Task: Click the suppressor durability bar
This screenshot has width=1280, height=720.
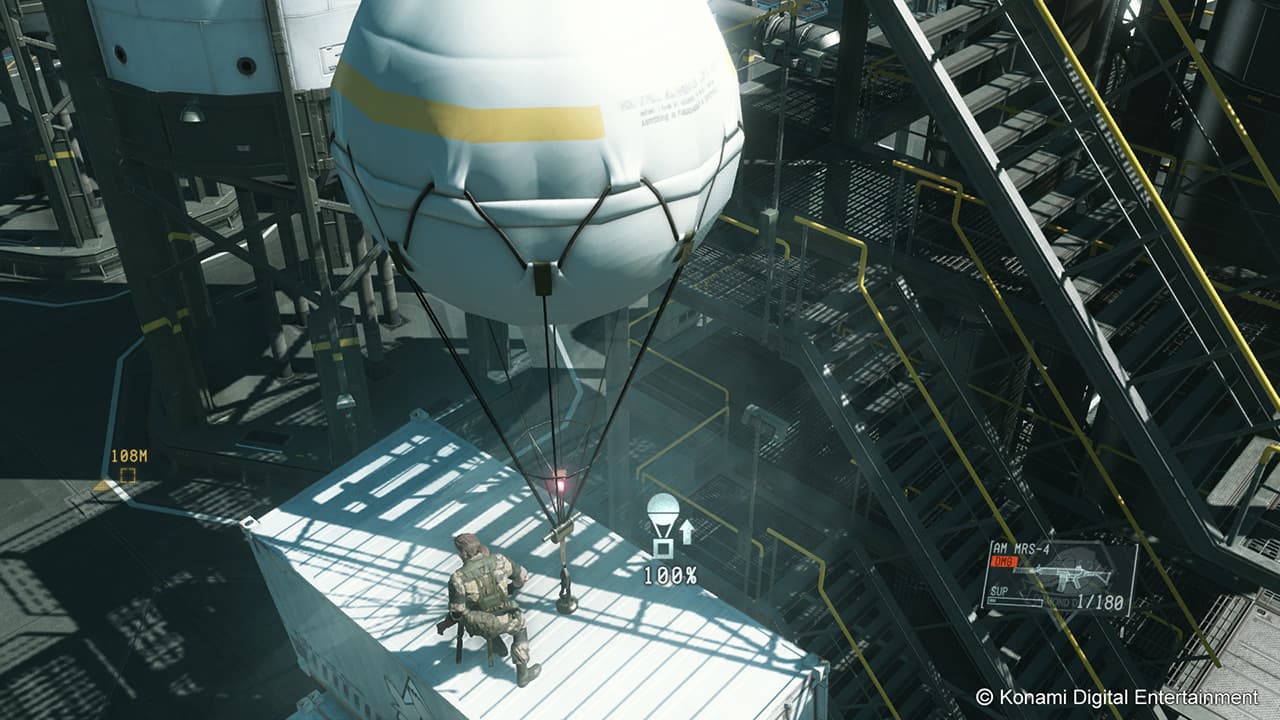Action: pos(1016,601)
